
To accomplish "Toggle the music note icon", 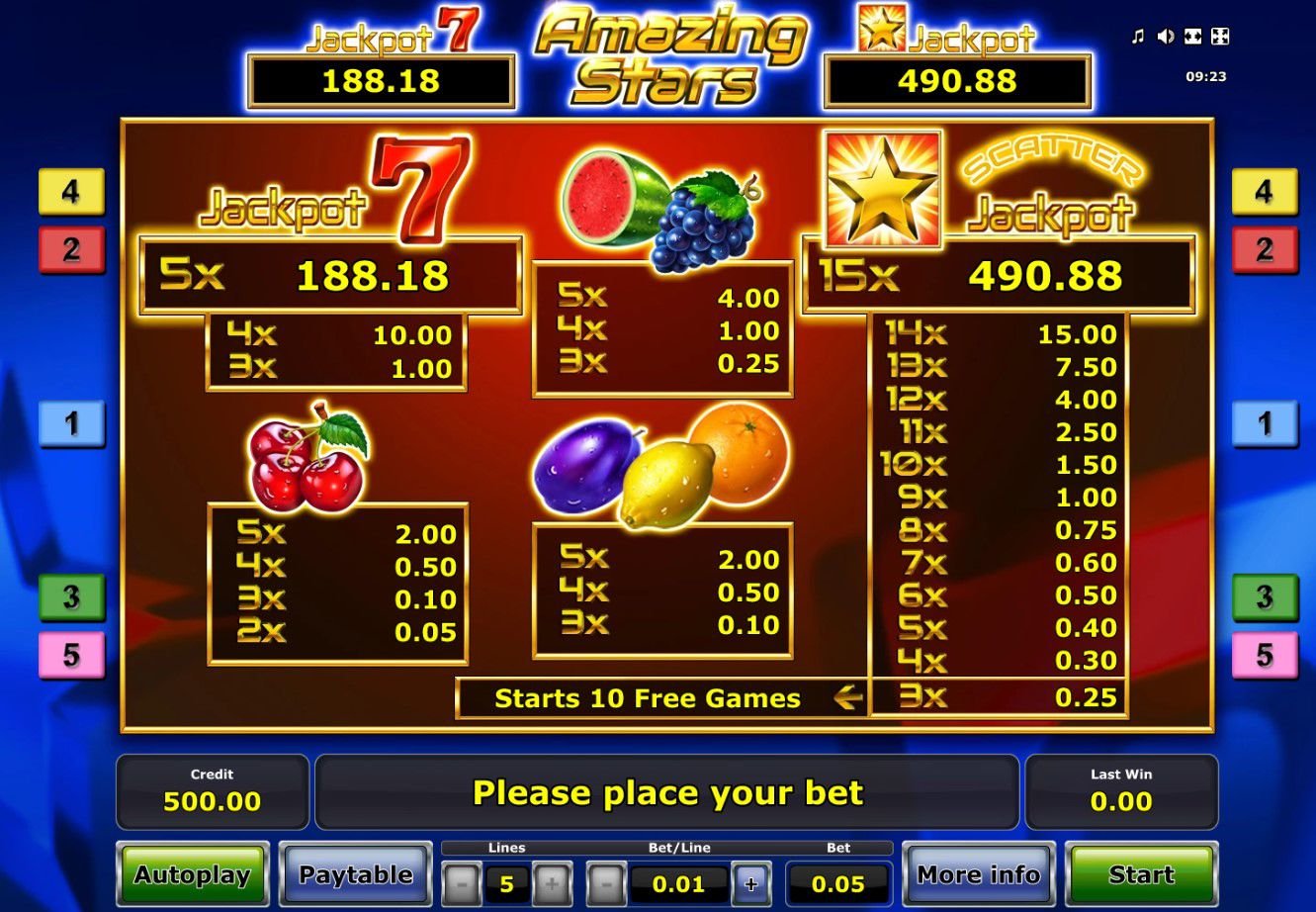I will click(1137, 37).
